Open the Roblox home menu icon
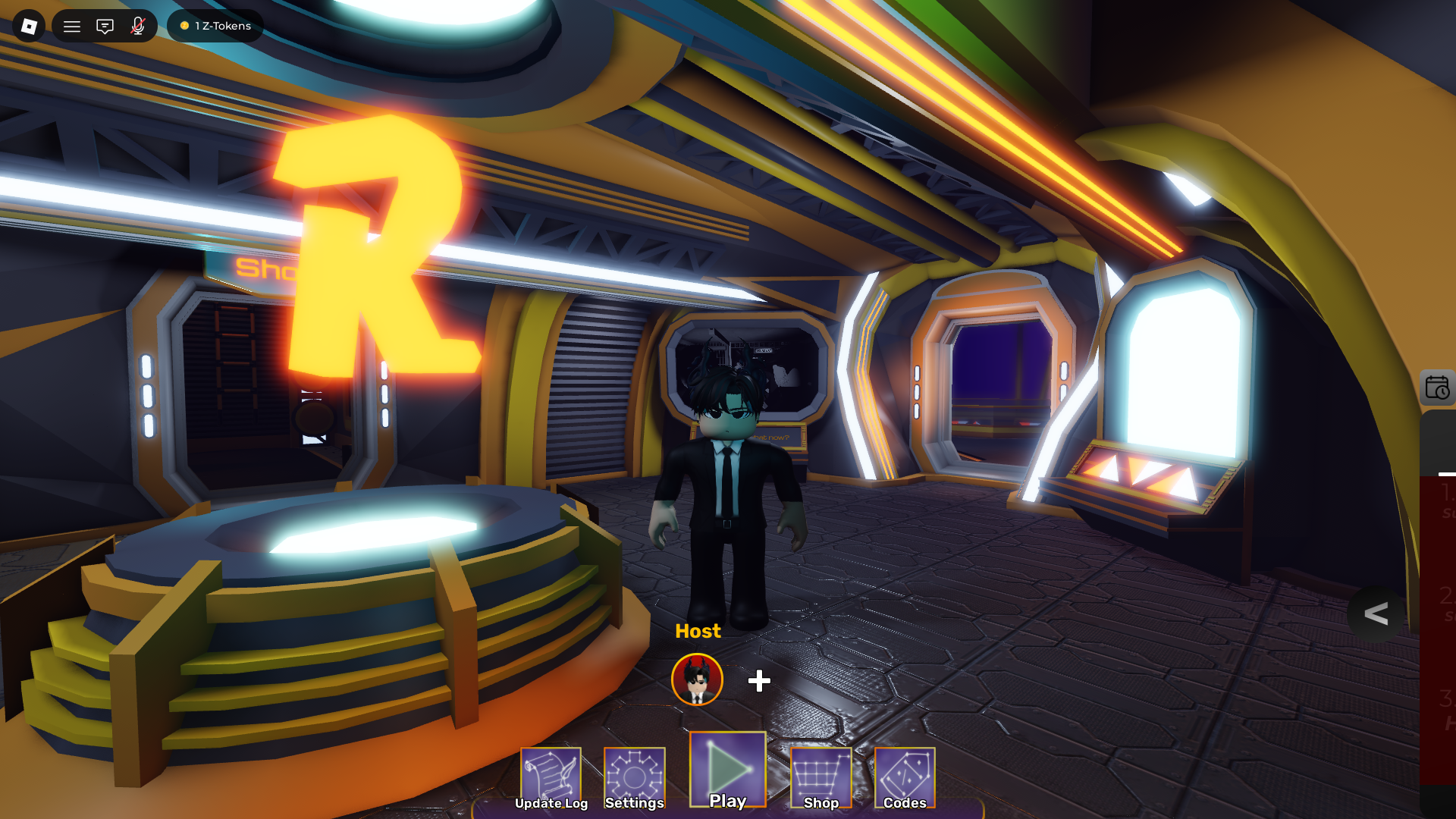The height and width of the screenshot is (819, 1456). 29,26
